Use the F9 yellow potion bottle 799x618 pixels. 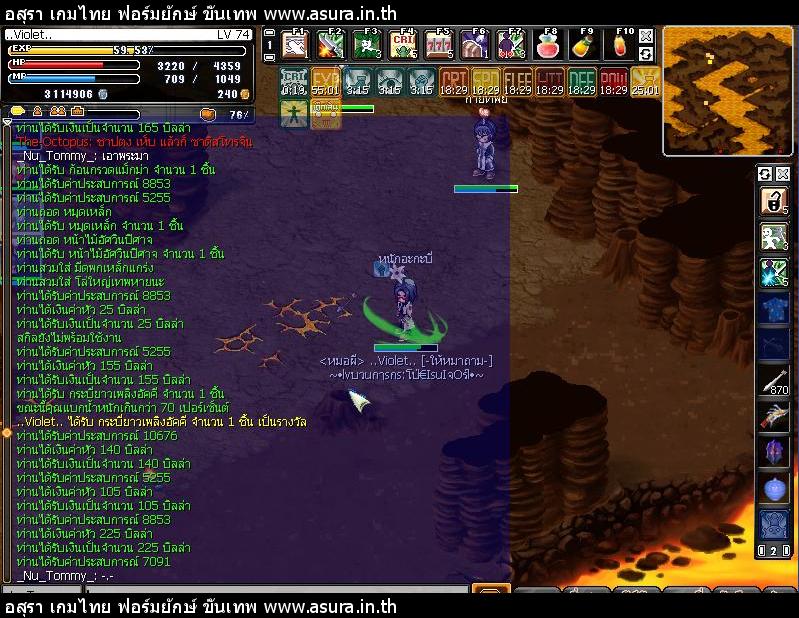pos(585,46)
